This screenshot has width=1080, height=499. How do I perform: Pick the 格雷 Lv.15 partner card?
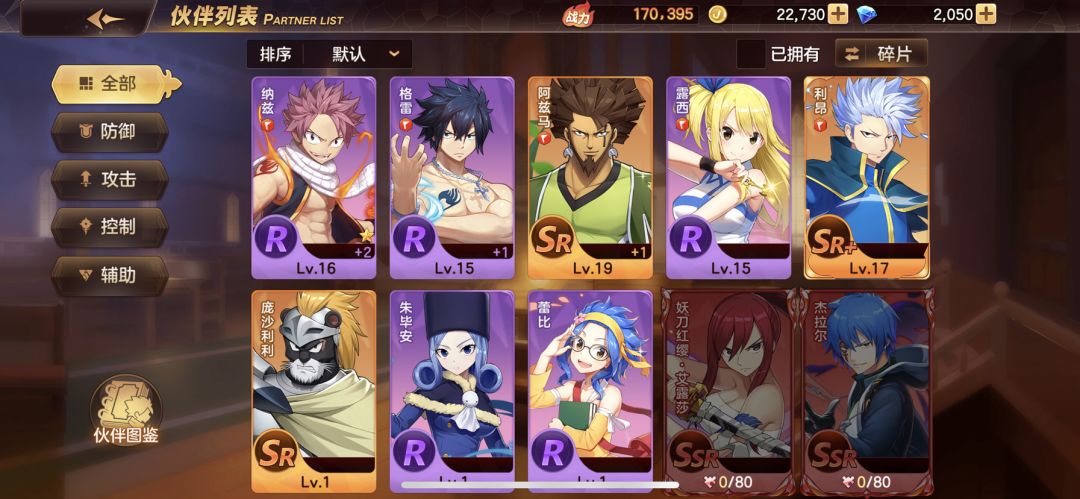pyautogui.click(x=452, y=177)
